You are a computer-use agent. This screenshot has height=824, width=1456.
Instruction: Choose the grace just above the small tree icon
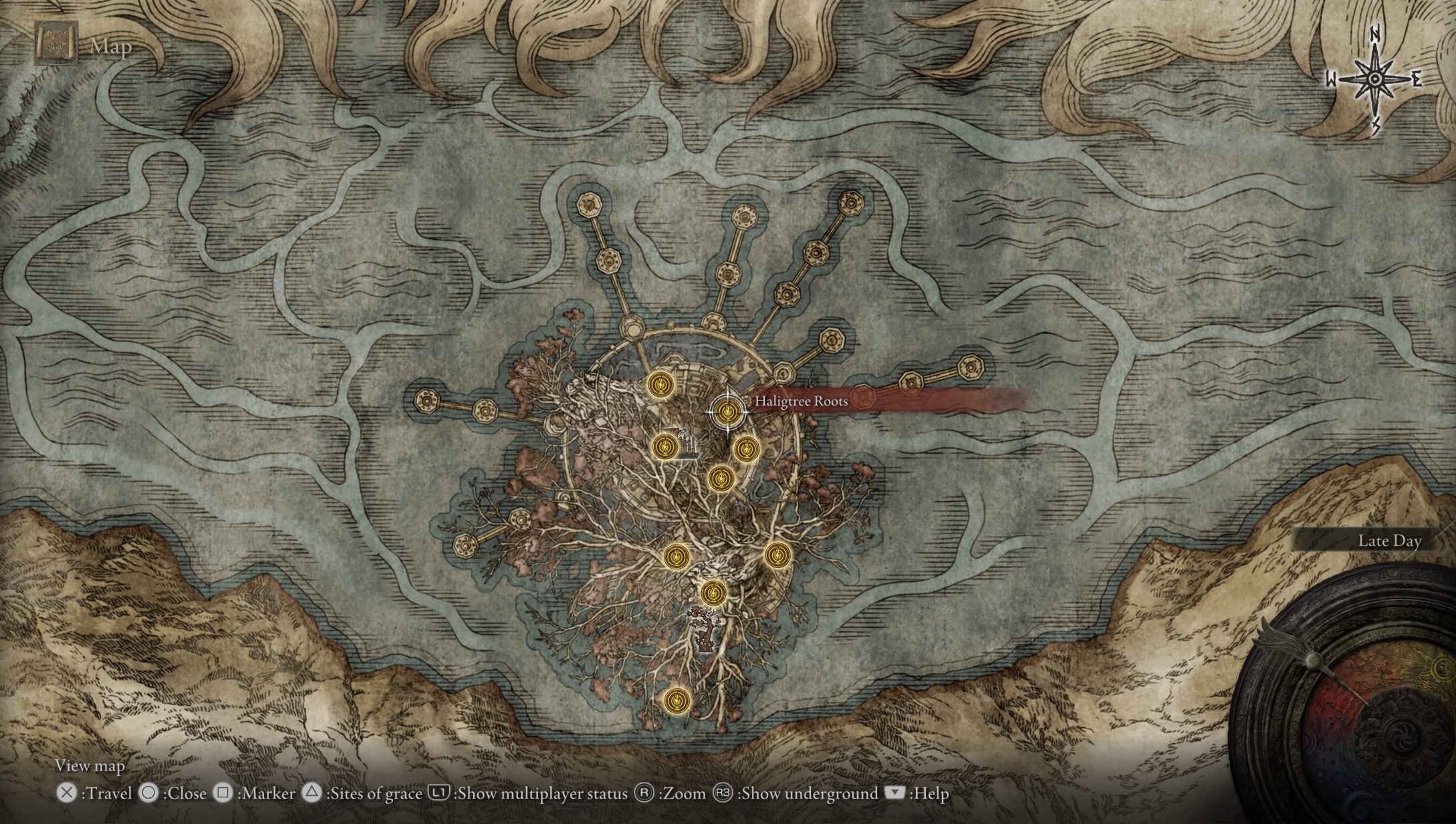[713, 592]
